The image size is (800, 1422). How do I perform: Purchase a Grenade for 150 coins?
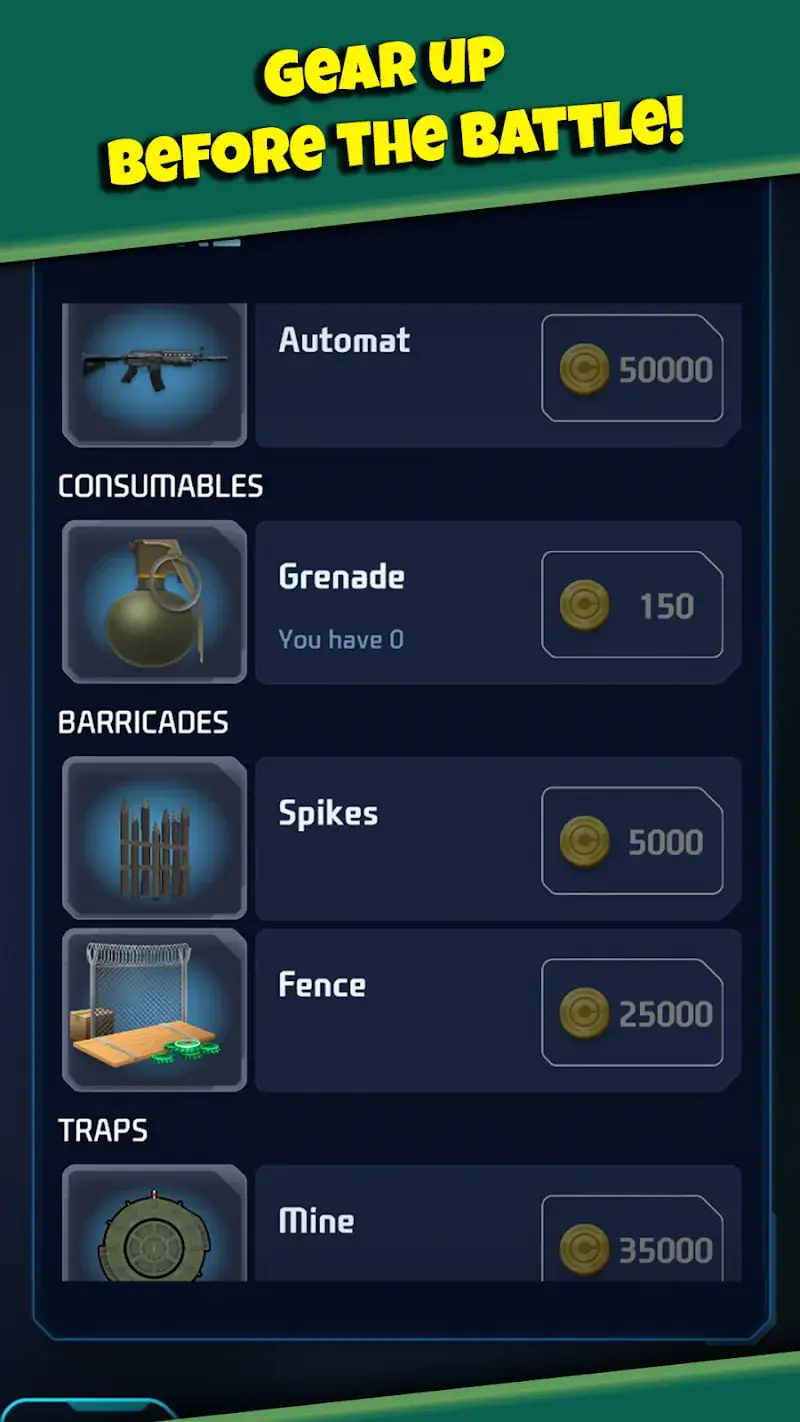pyautogui.click(x=632, y=605)
